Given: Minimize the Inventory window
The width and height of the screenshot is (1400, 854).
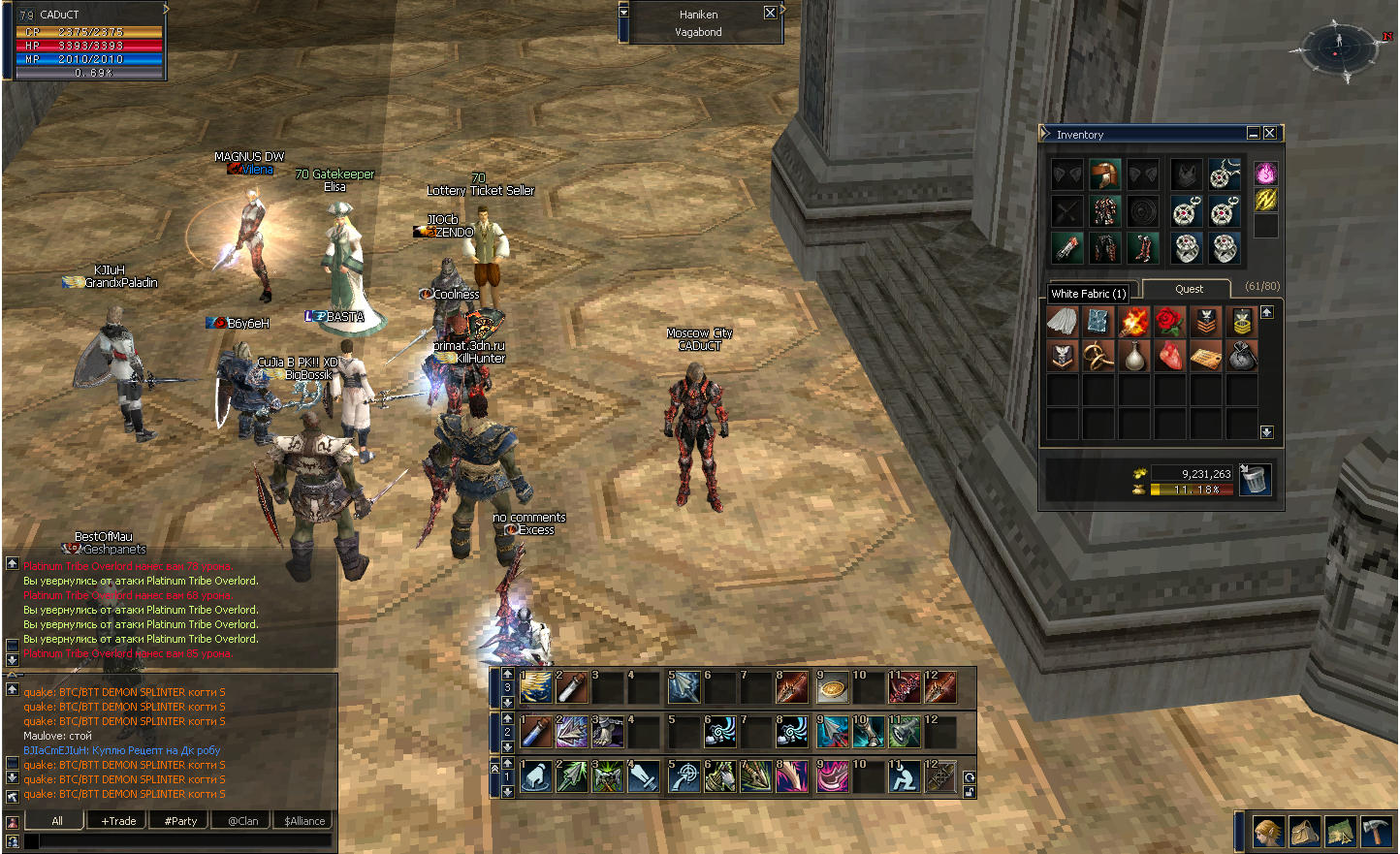Looking at the screenshot, I should (1253, 133).
